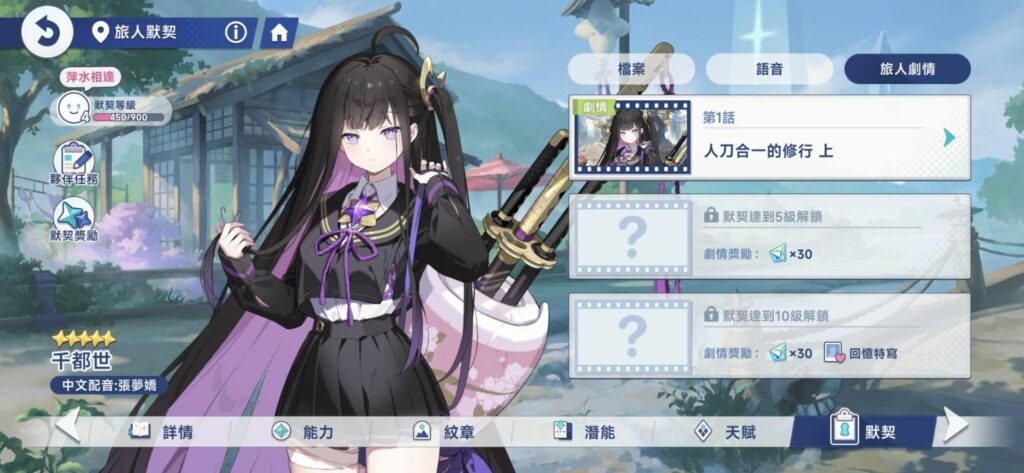
Task: Select the 默契 tab in the bottom bar
Action: [863, 431]
